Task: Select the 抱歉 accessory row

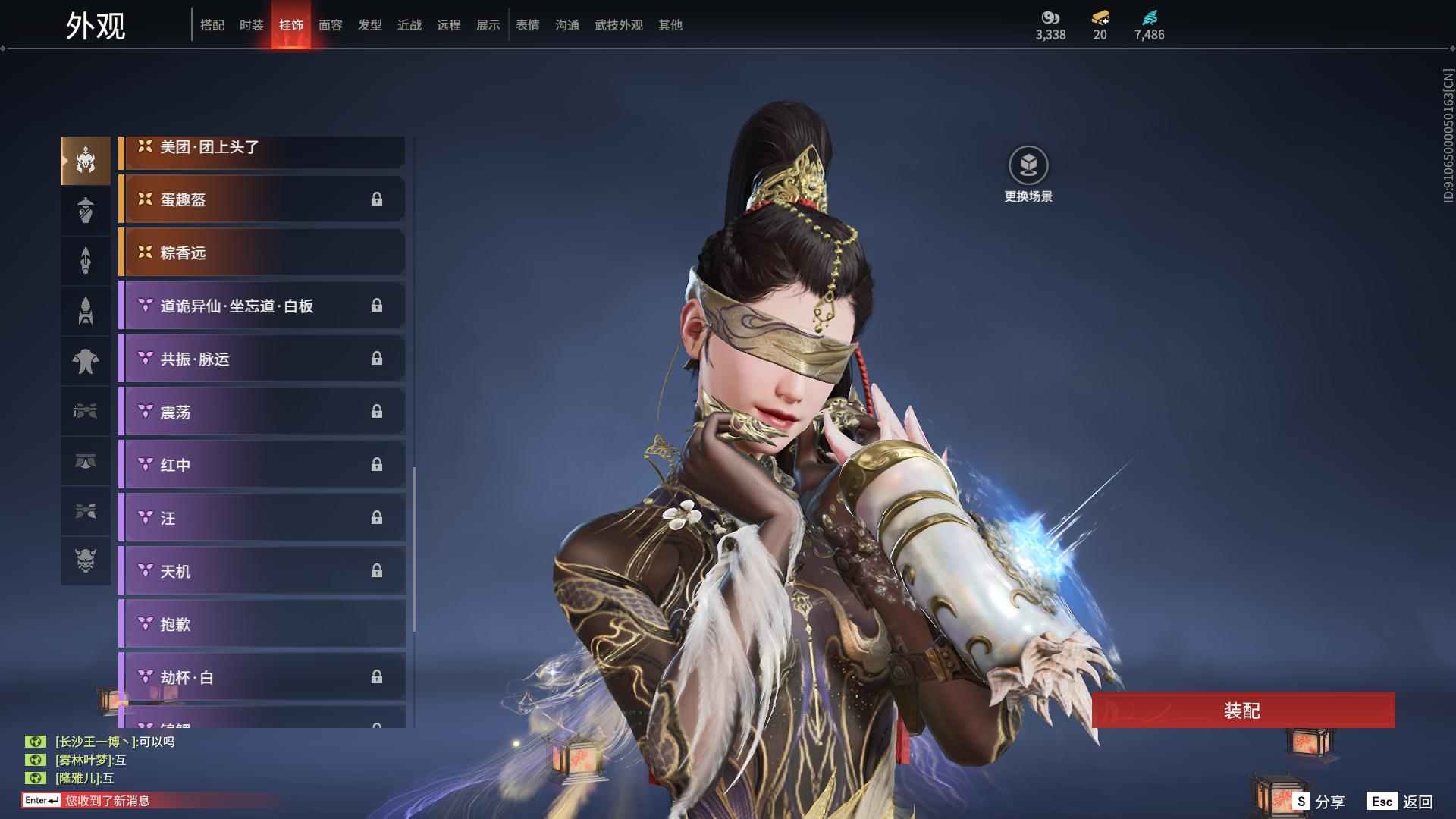Action: pos(262,624)
